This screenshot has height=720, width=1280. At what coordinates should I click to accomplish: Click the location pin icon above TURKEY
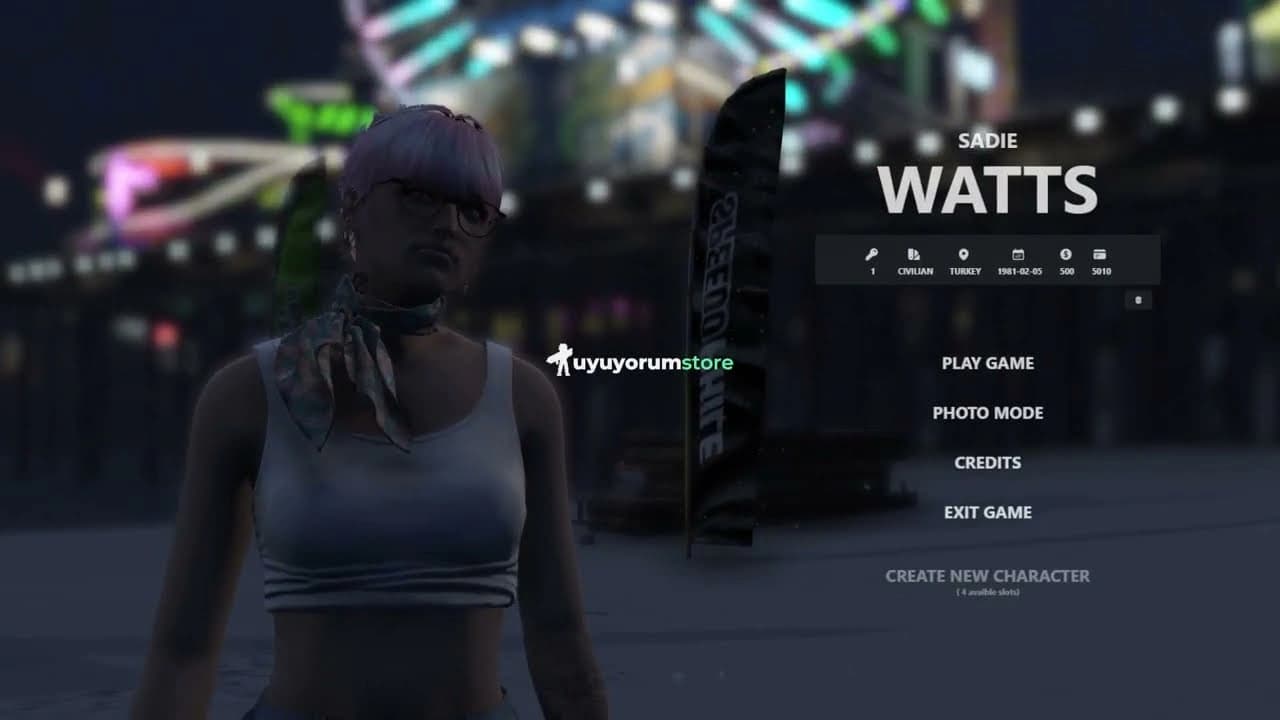point(963,254)
